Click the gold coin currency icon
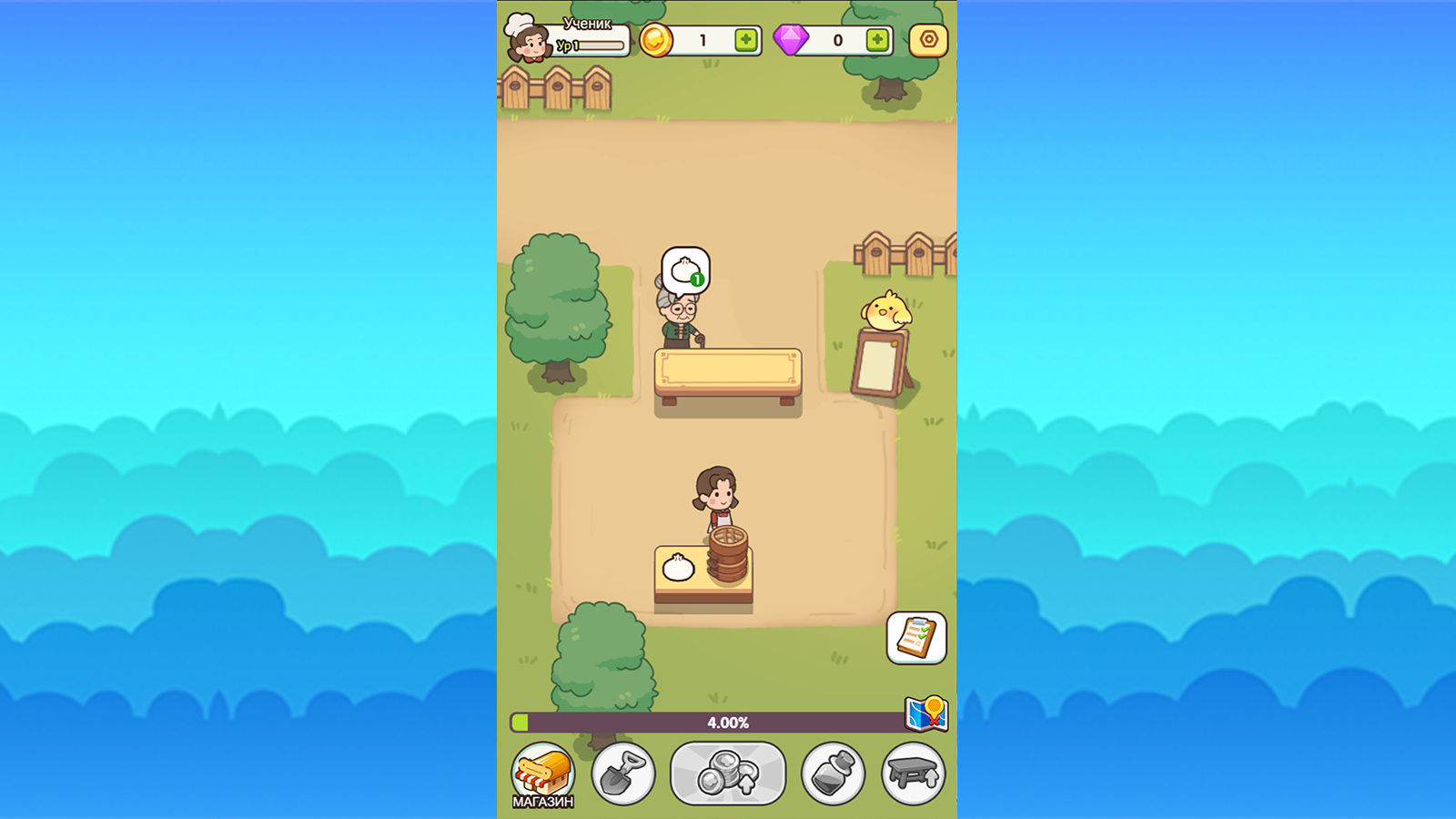Image resolution: width=1456 pixels, height=819 pixels. pos(658,39)
